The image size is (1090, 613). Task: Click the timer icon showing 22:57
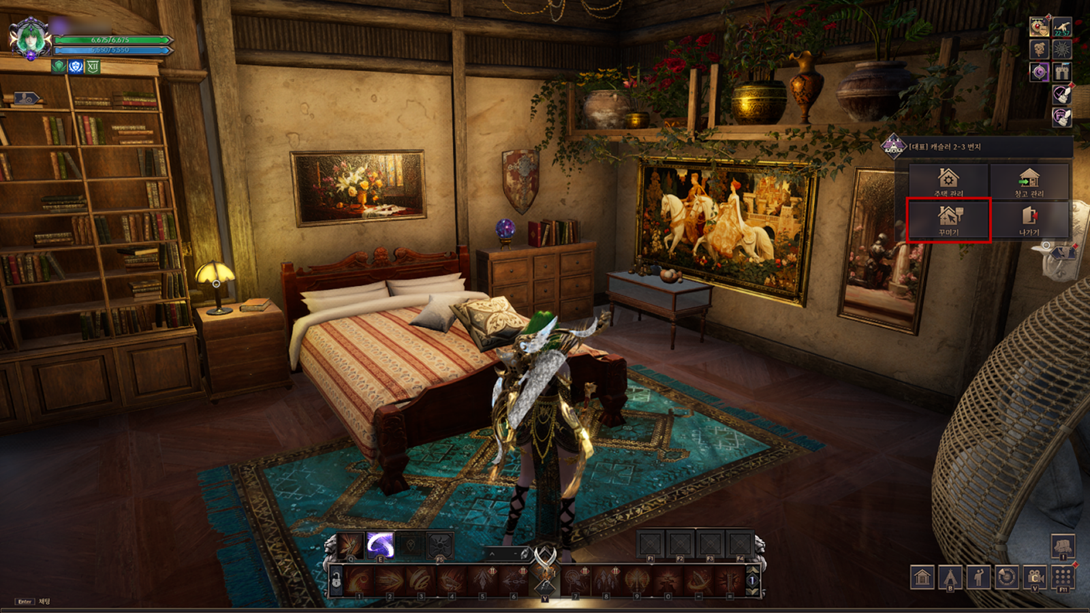click(1062, 27)
